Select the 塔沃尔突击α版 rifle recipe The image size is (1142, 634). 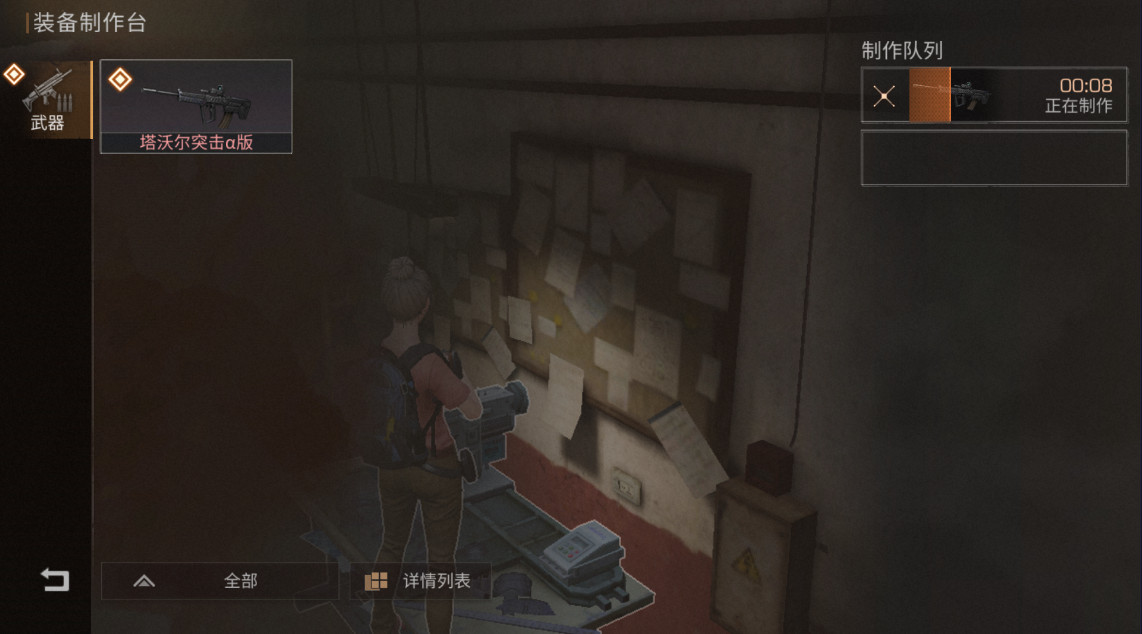coord(196,106)
